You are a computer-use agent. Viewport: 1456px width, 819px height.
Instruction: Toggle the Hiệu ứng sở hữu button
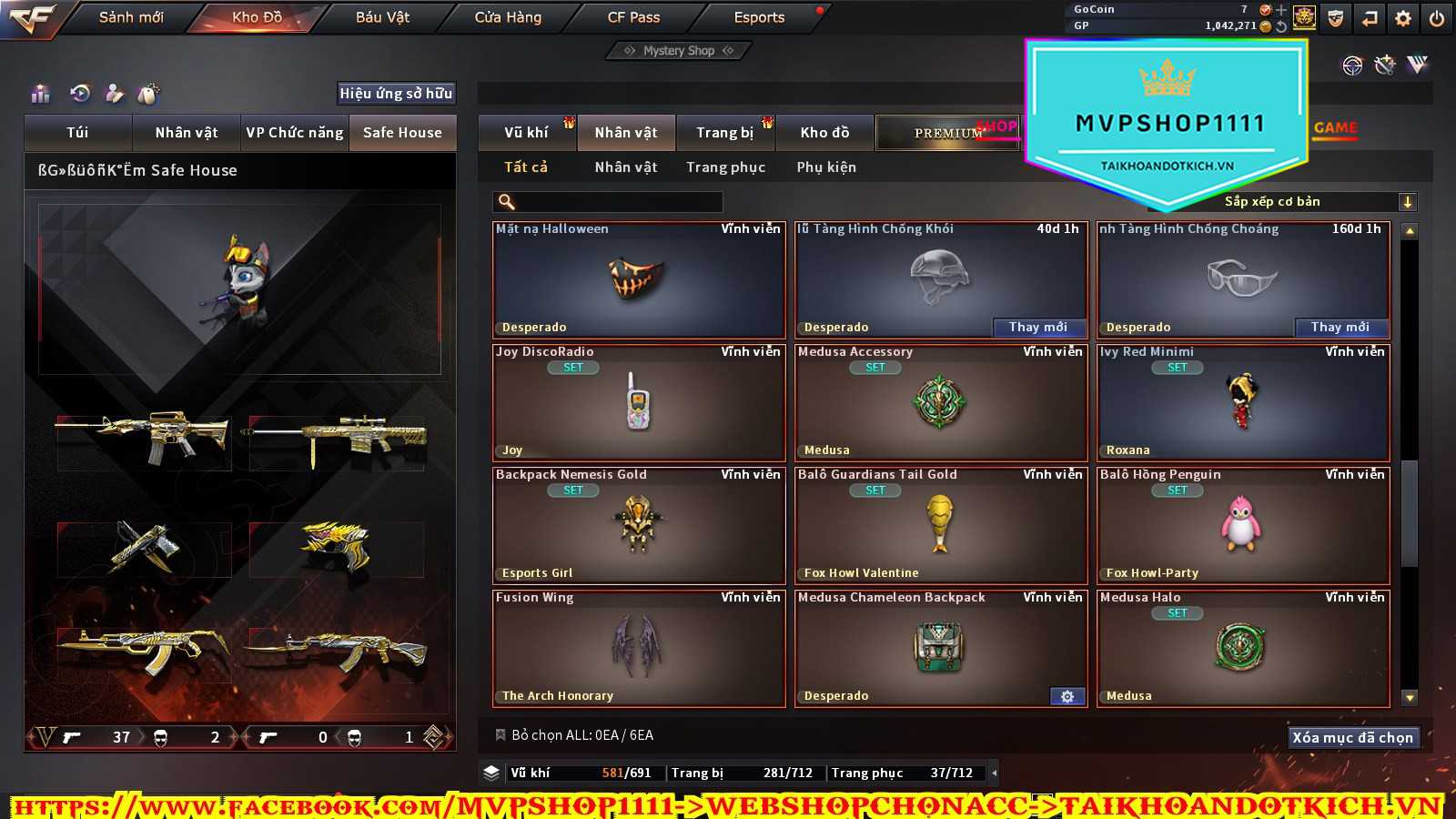click(396, 94)
